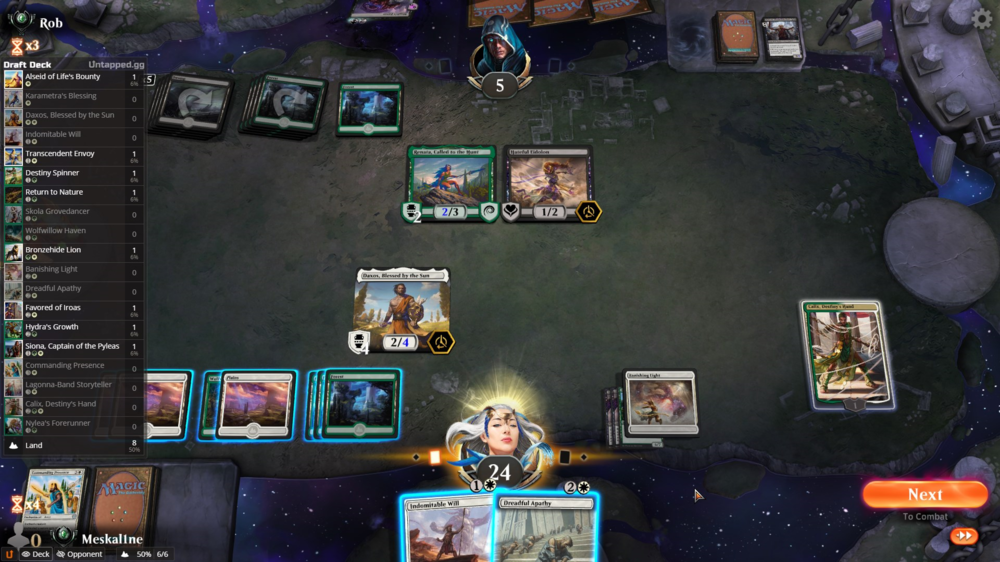Select Indomitable Will card in hand

pos(449,530)
